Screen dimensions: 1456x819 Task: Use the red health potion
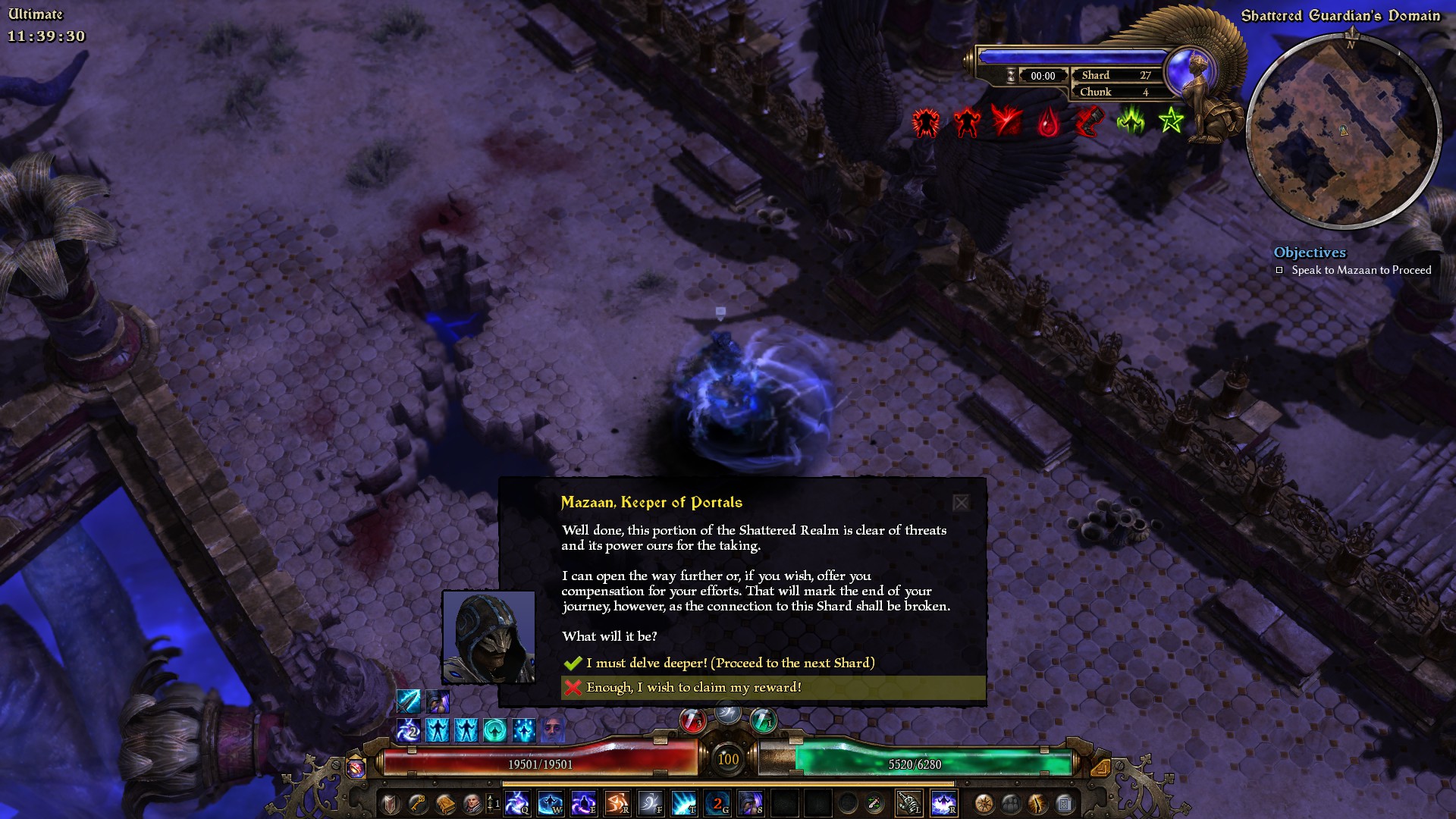692,720
